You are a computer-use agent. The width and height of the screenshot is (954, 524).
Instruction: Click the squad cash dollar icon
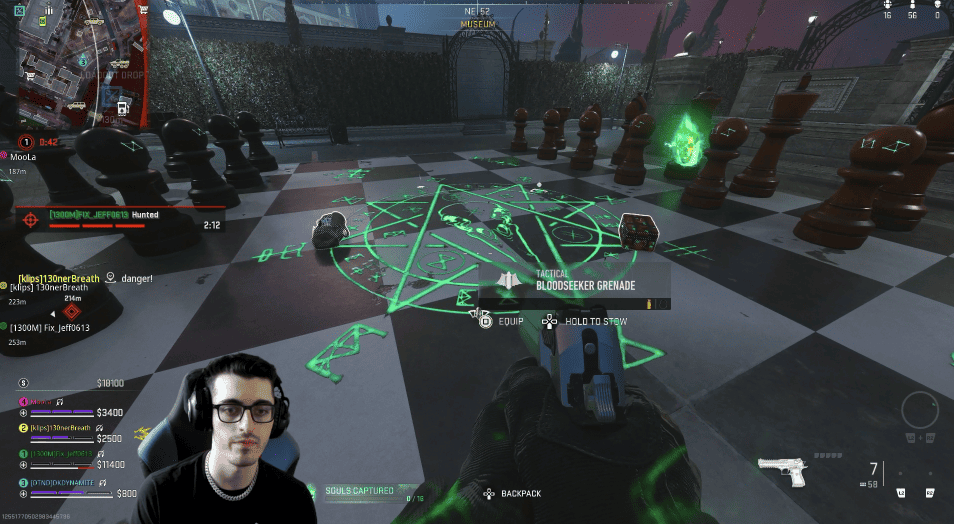[24, 382]
